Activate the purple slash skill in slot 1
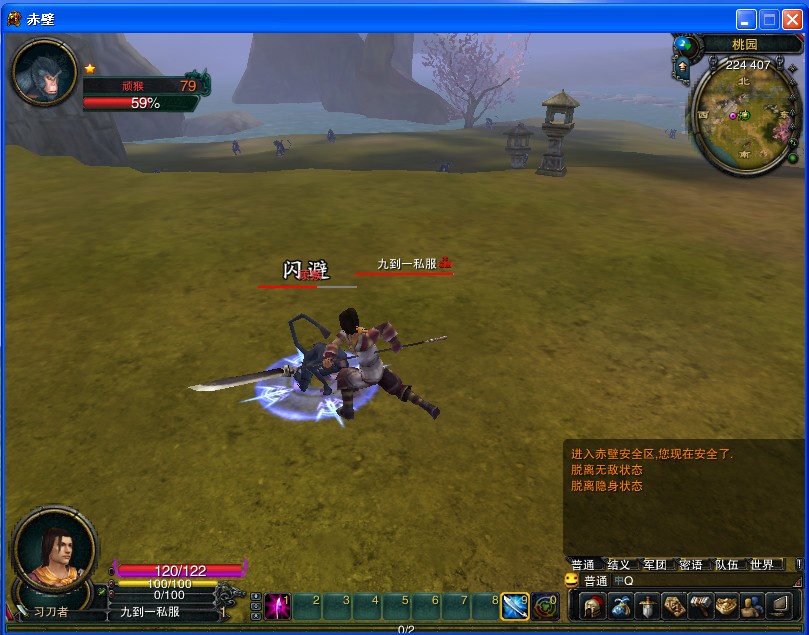Viewport: 809px width, 635px height. click(278, 606)
